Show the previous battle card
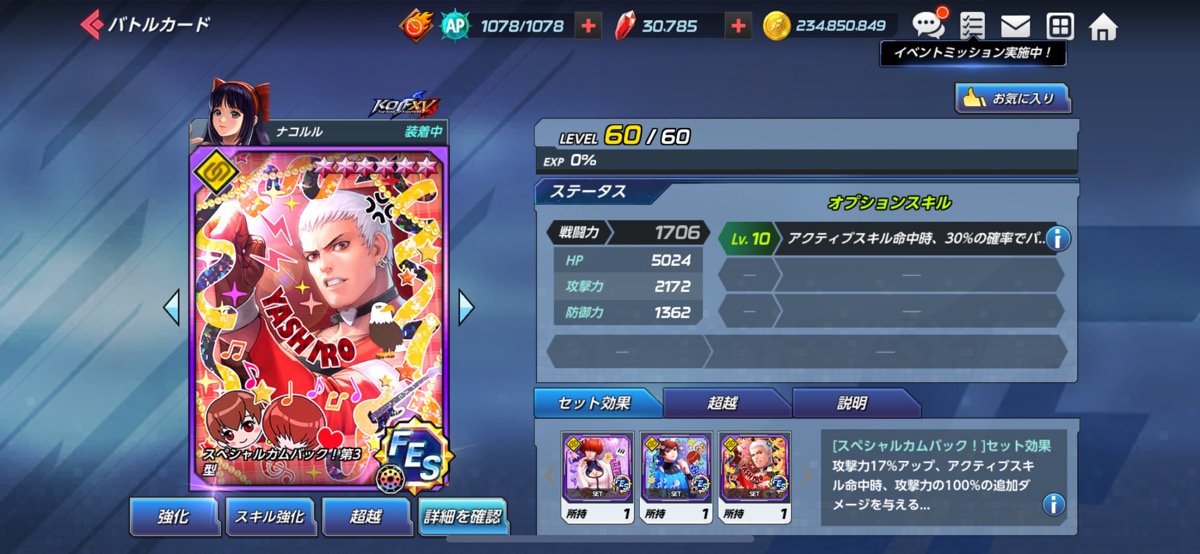Screen dimensions: 1200x554 [171, 307]
